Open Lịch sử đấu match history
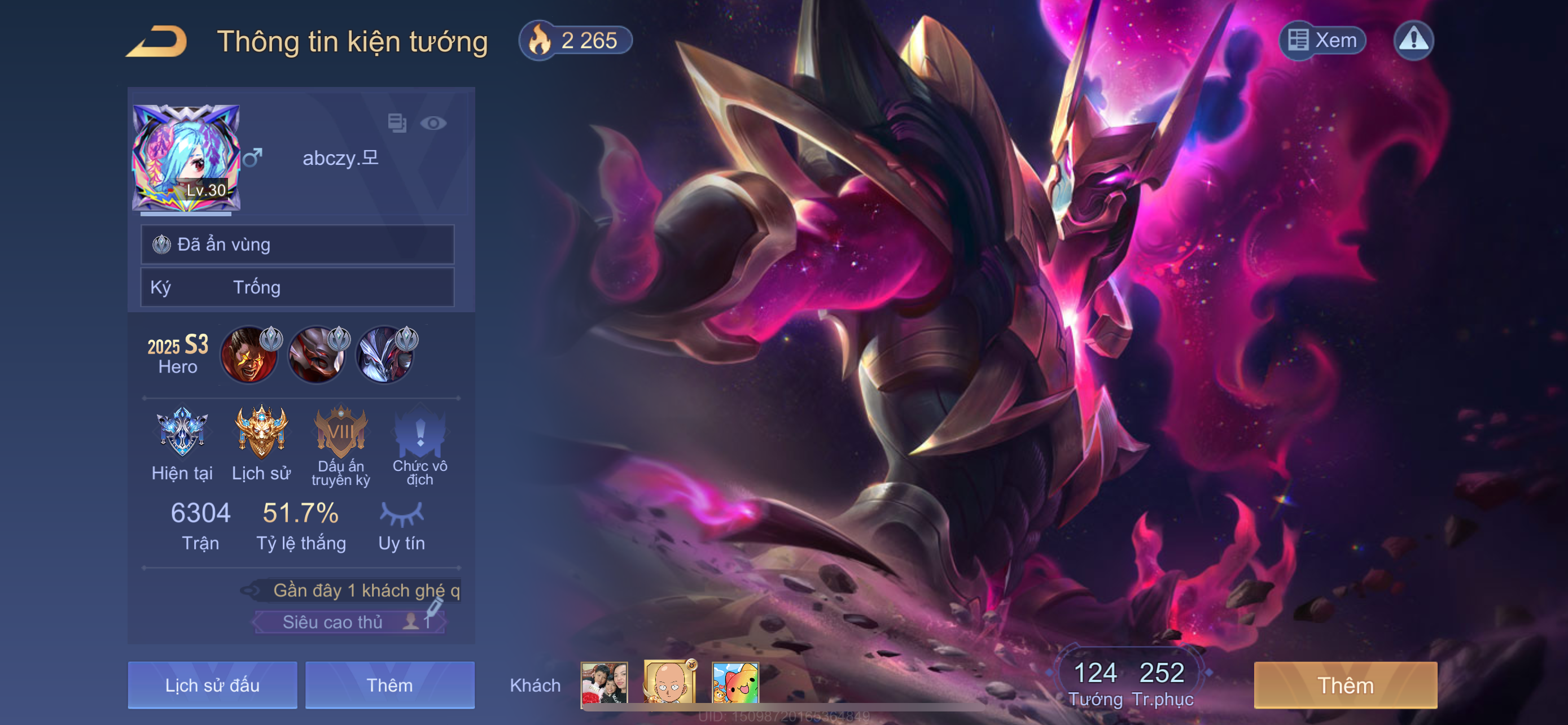1568x725 pixels. pyautogui.click(x=212, y=685)
